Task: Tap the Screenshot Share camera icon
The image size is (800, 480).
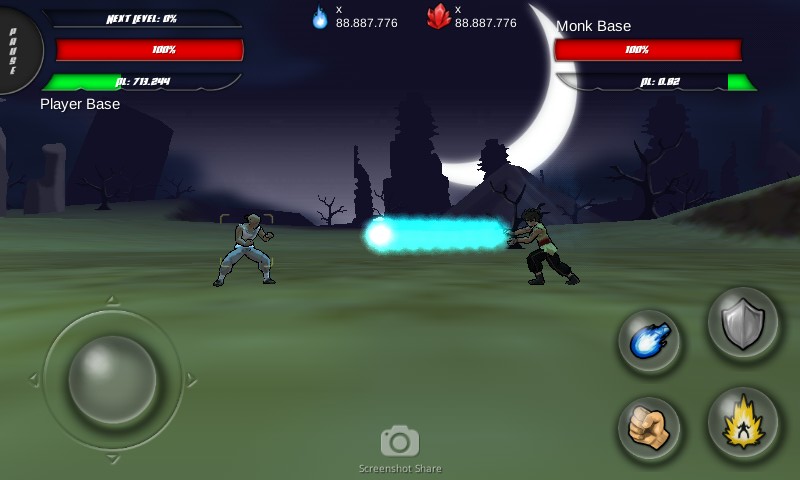Action: tap(400, 441)
